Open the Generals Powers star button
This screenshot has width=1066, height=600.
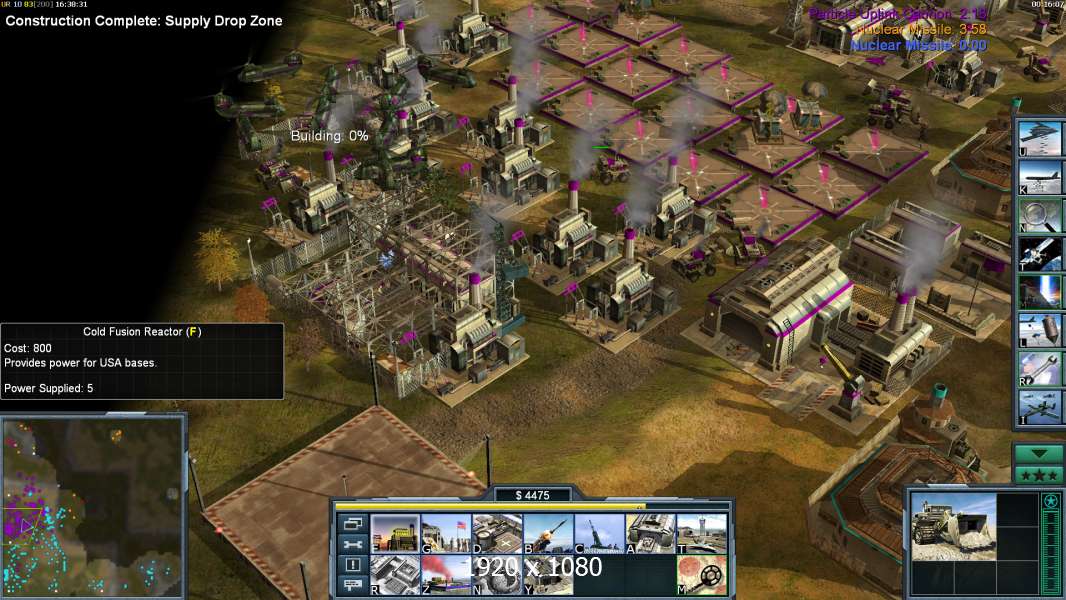1038,474
